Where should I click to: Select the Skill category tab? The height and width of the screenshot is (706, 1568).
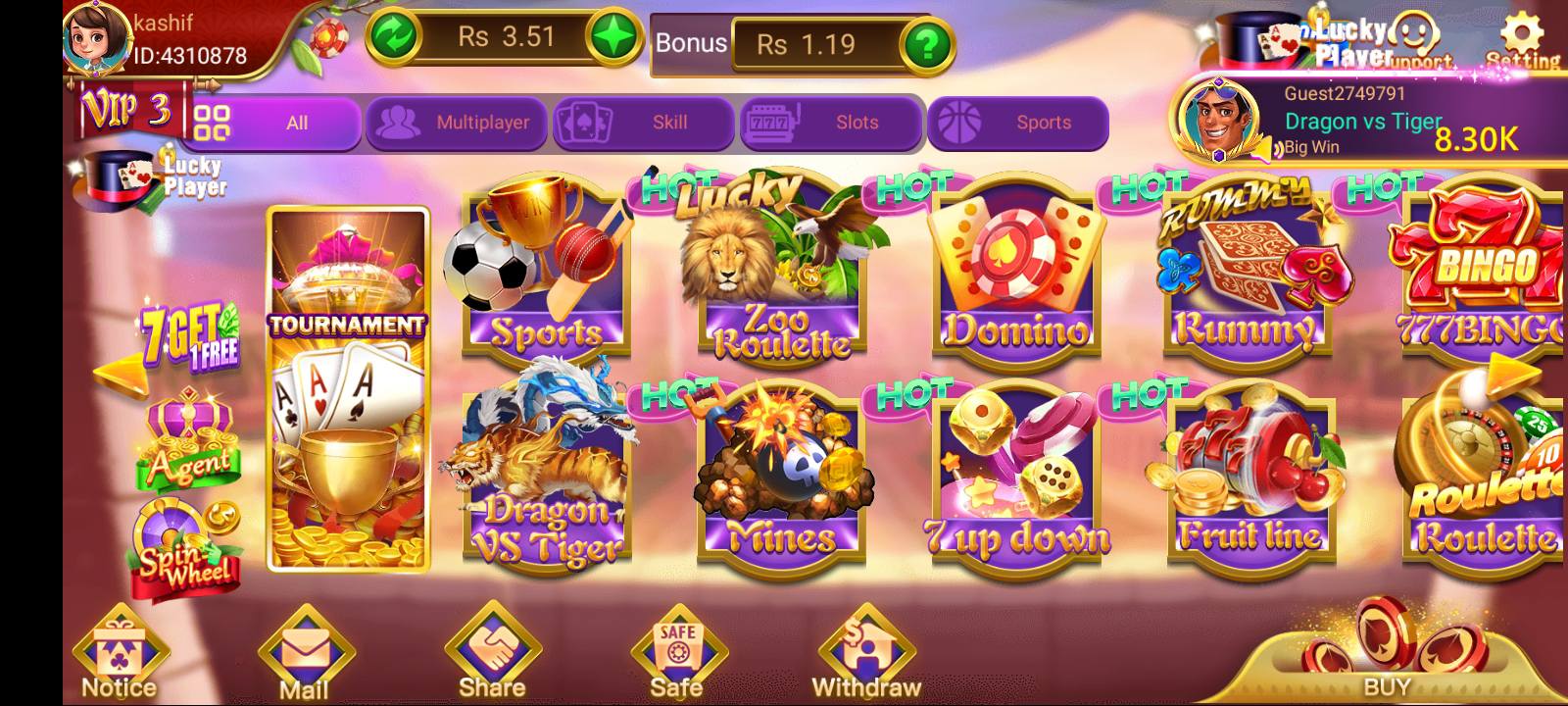click(643, 123)
